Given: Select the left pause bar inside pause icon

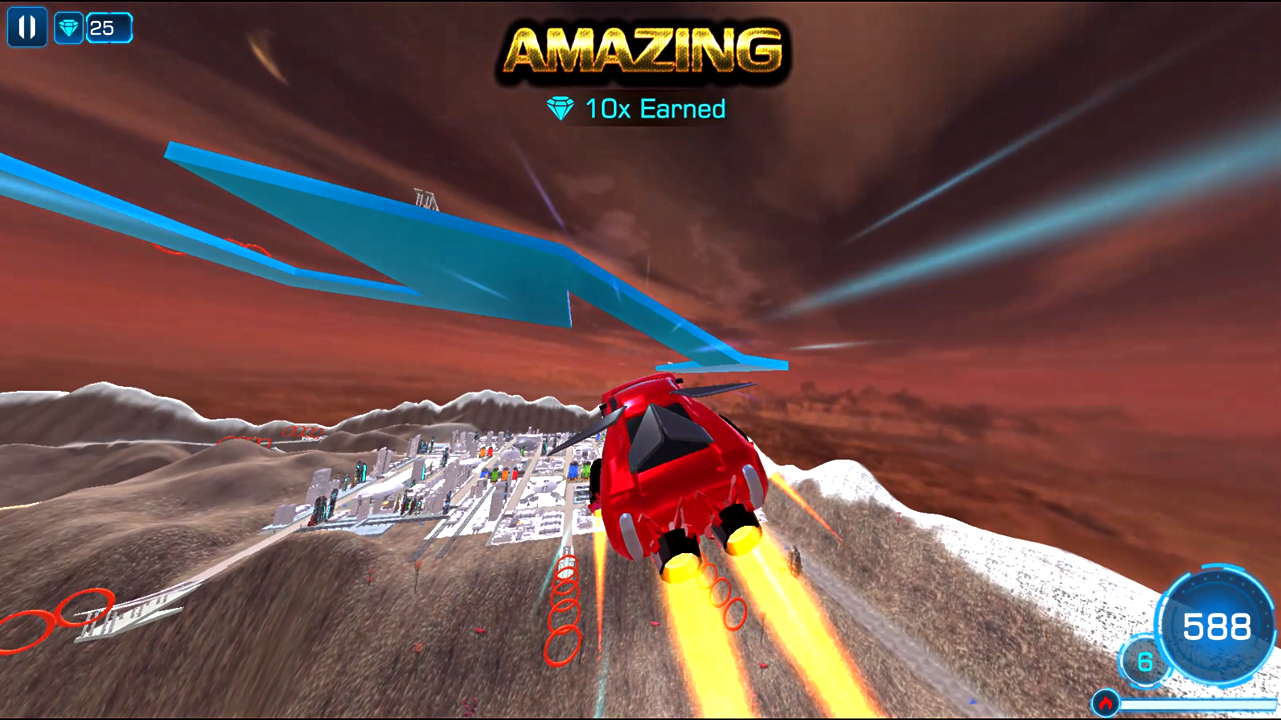Looking at the screenshot, I should (x=22, y=27).
